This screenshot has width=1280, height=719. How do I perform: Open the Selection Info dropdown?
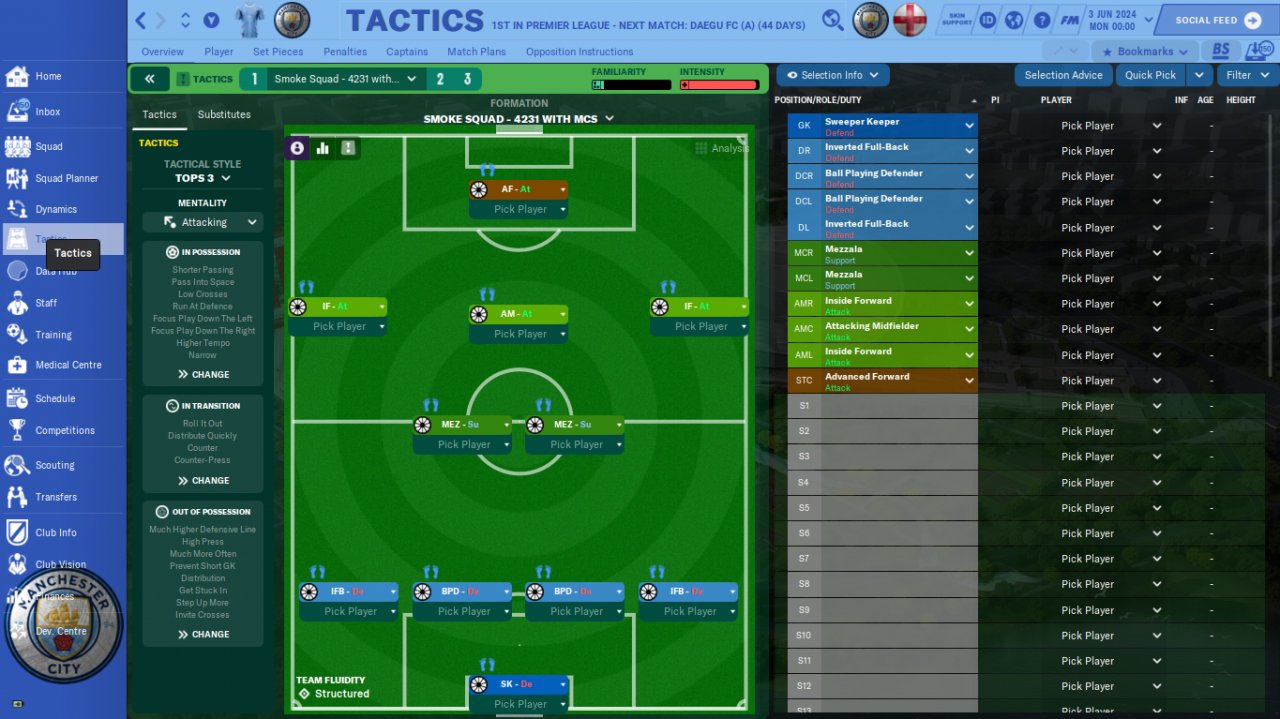tap(833, 75)
